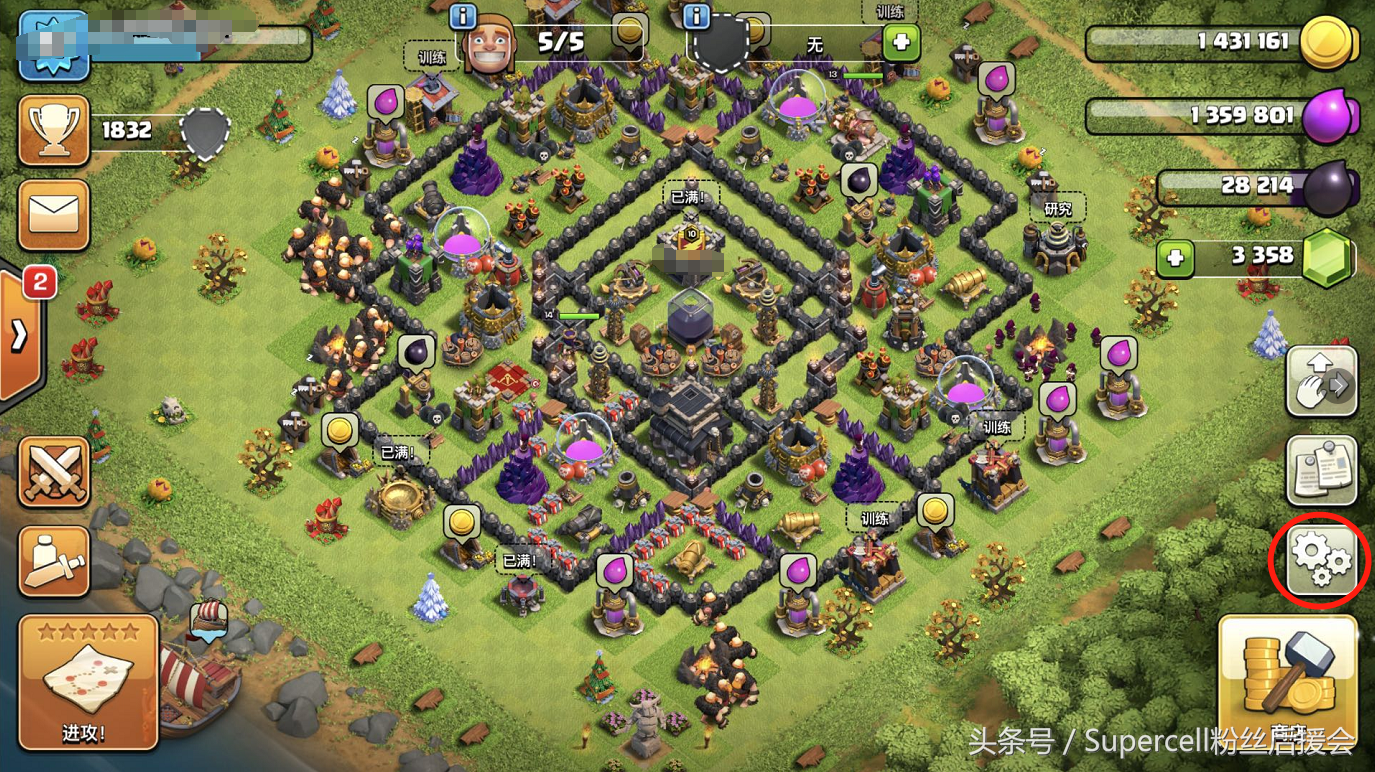Add a shield with the green plus
The height and width of the screenshot is (772, 1375).
click(x=901, y=43)
